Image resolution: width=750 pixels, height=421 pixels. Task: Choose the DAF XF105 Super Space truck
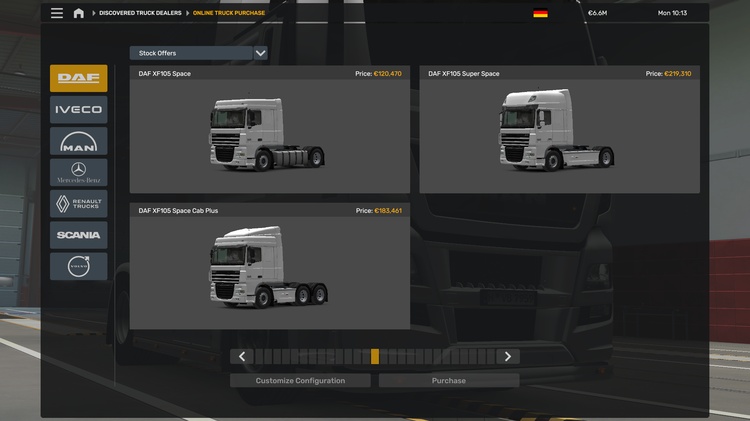[x=559, y=131]
